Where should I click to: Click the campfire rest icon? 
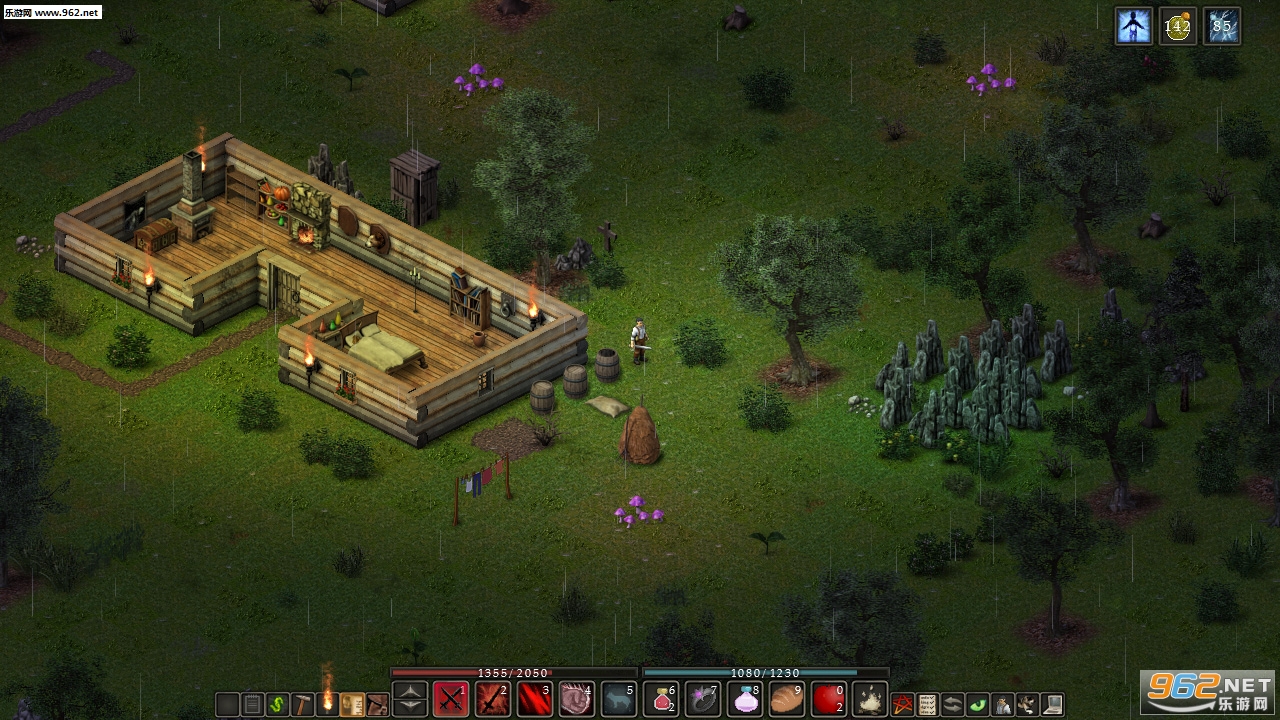[871, 699]
